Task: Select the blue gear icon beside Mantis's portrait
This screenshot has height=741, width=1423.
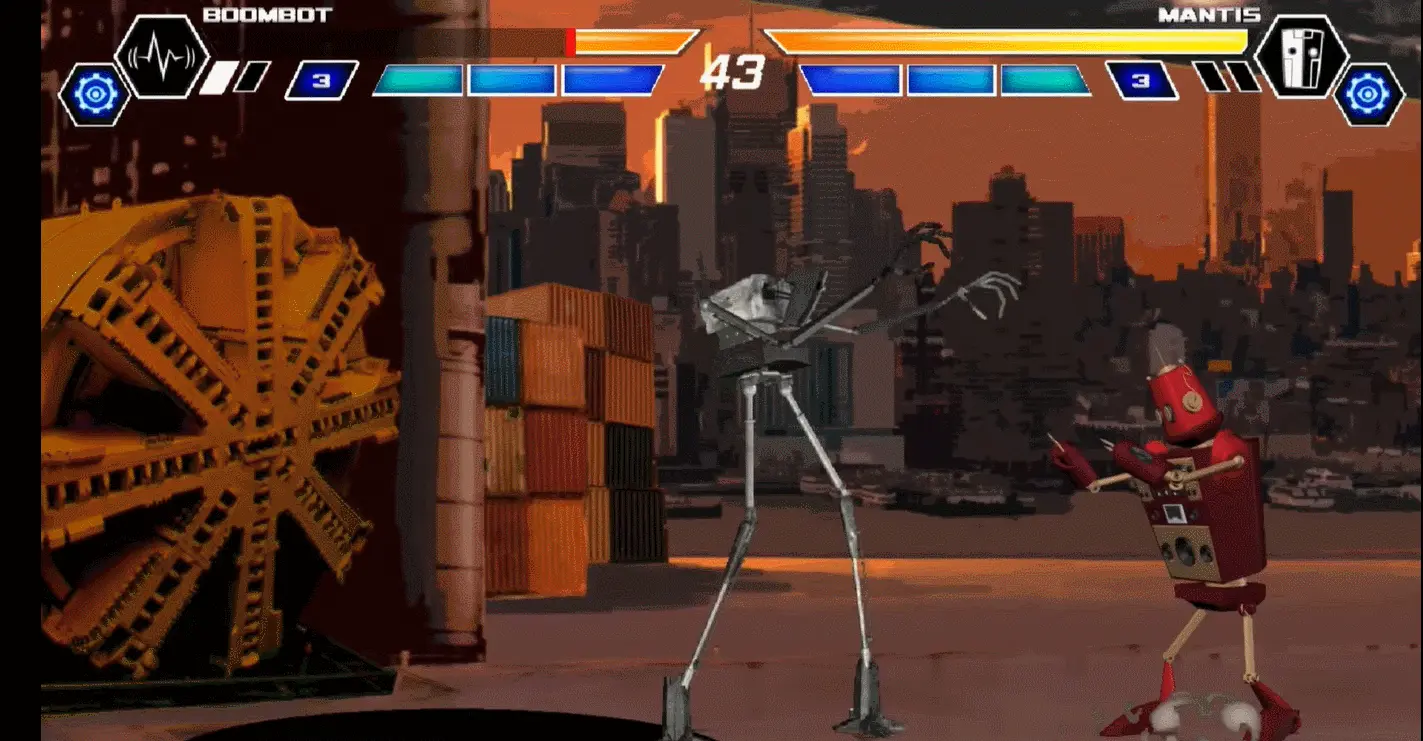Action: click(x=1368, y=94)
